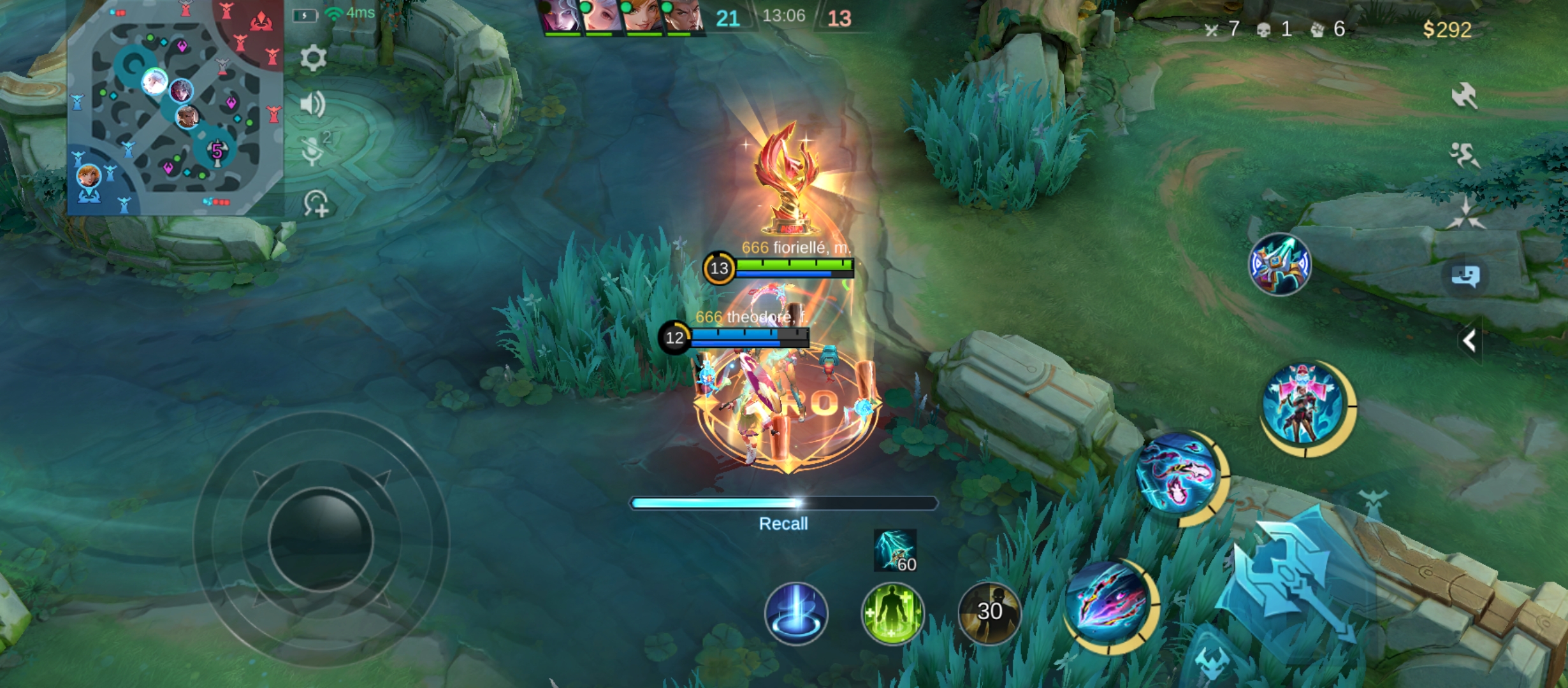Toggle the speaker sound icon
1568x688 pixels.
[313, 104]
